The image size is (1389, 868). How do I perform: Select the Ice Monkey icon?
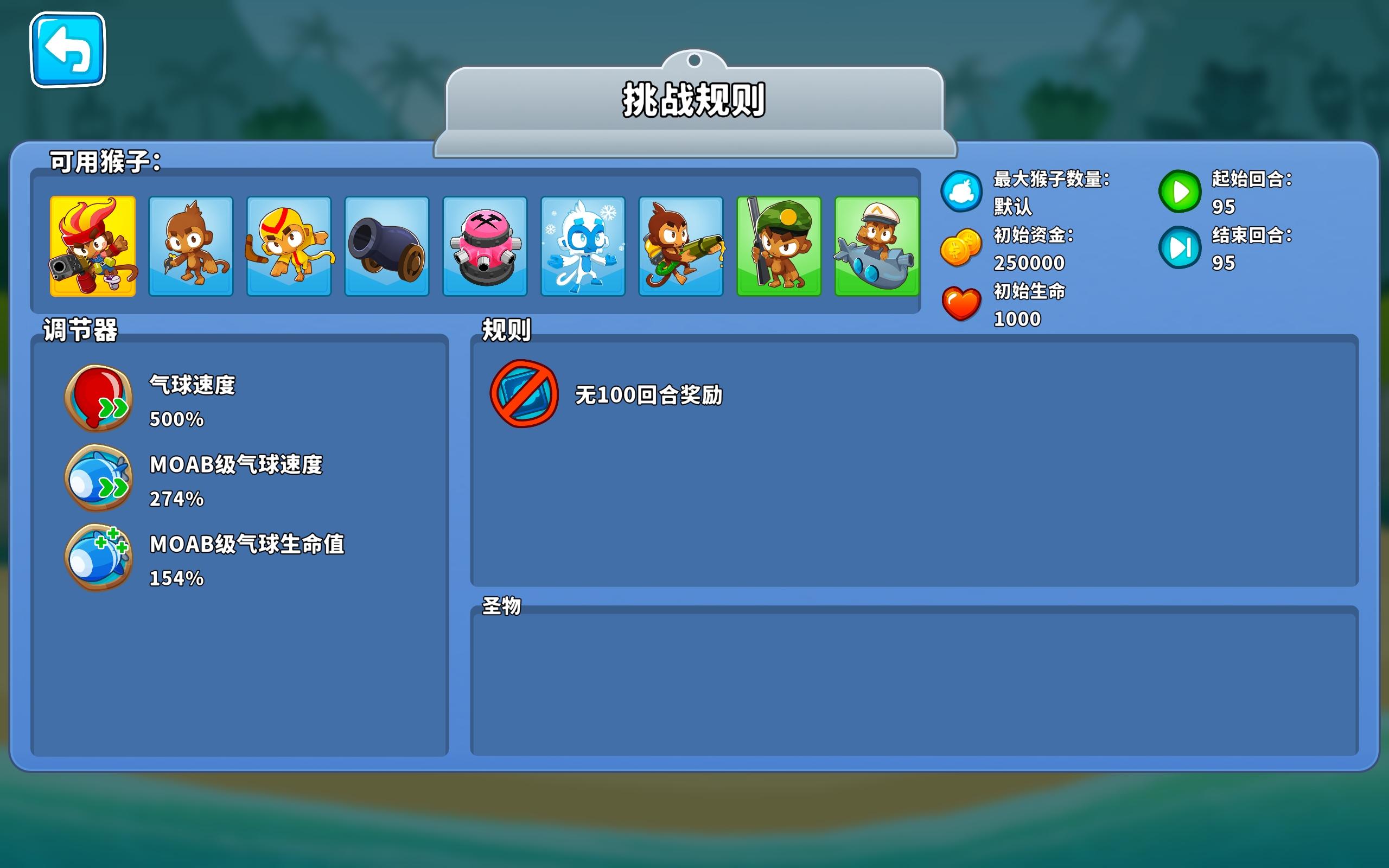(x=583, y=247)
